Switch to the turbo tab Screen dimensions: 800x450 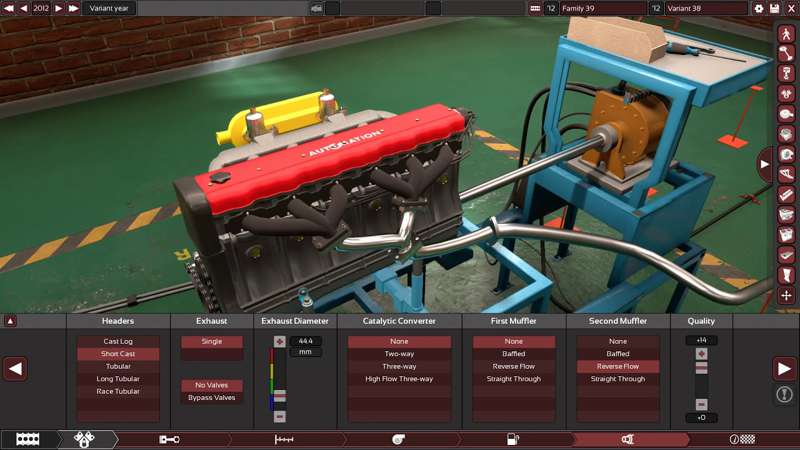398,439
